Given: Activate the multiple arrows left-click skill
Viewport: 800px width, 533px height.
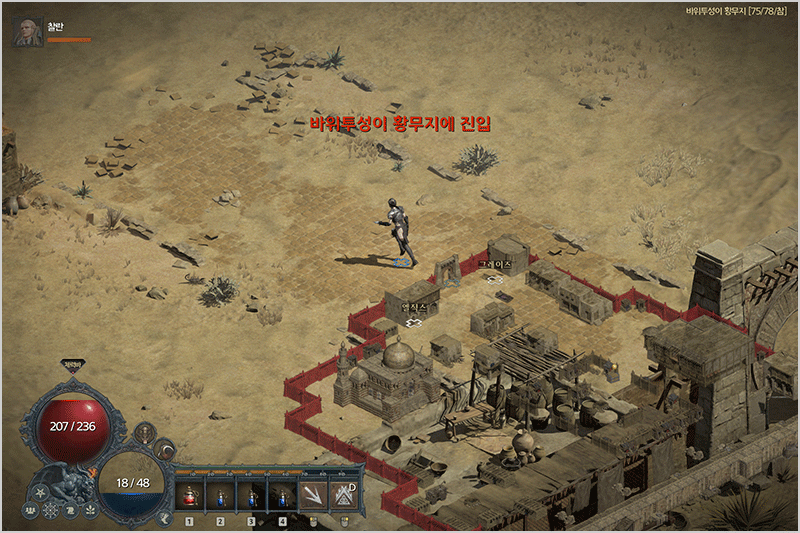Looking at the screenshot, I should point(314,494).
